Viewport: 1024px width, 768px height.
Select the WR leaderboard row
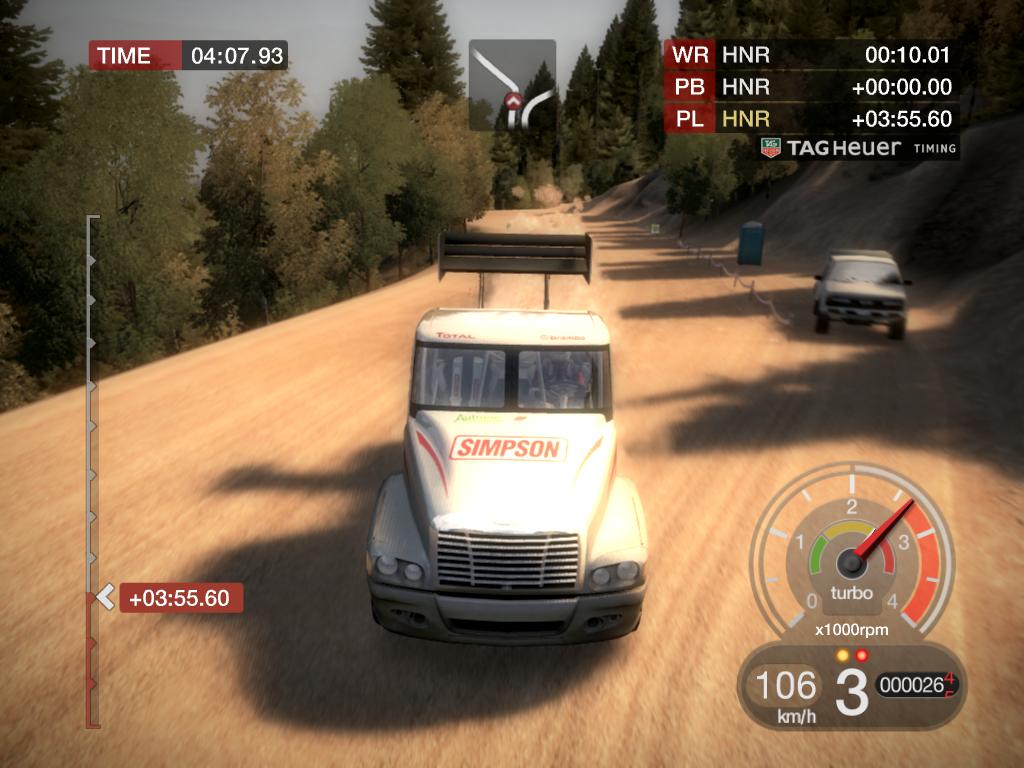click(x=810, y=54)
